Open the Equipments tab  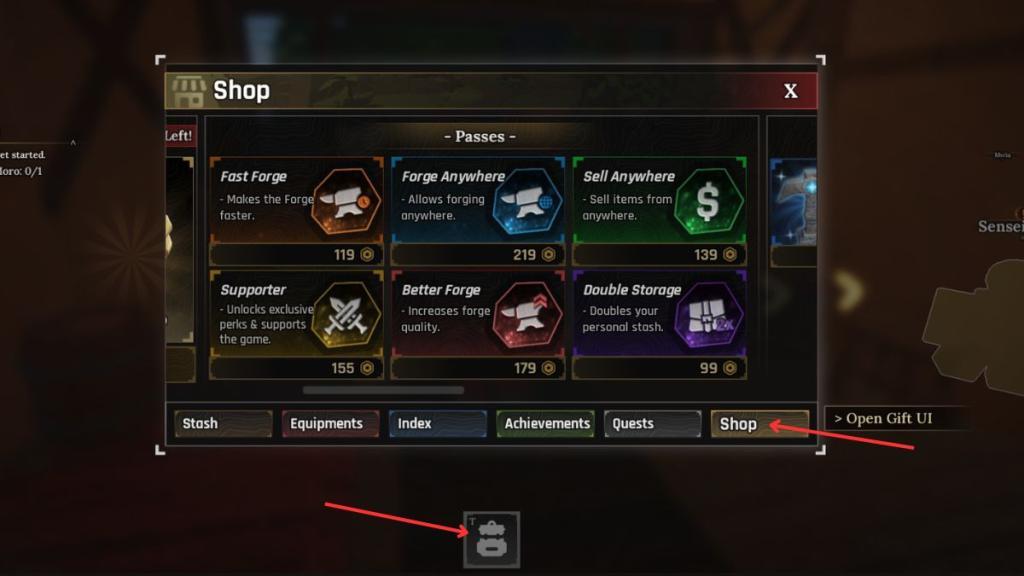coord(330,424)
